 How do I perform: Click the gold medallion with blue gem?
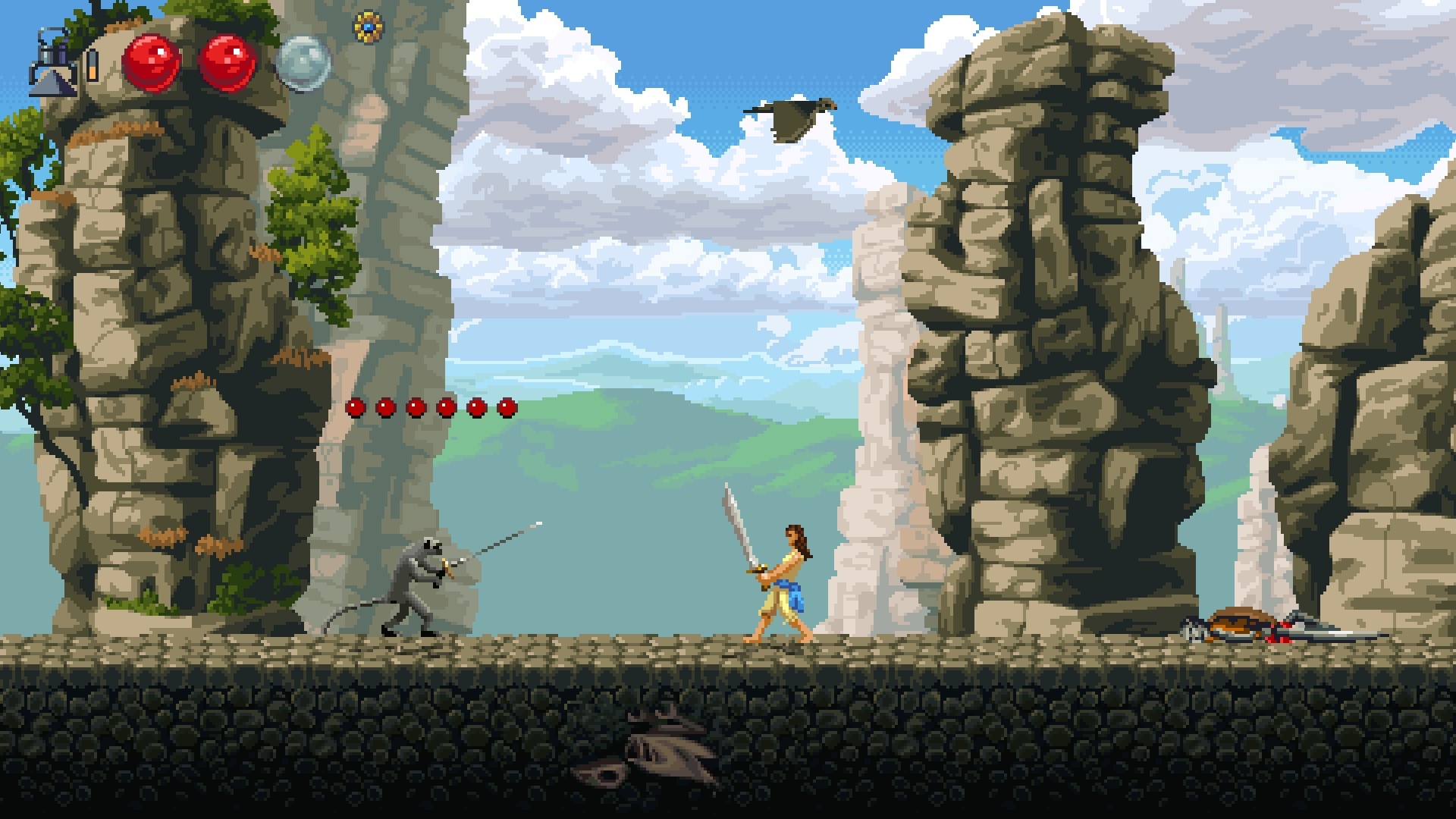(369, 27)
